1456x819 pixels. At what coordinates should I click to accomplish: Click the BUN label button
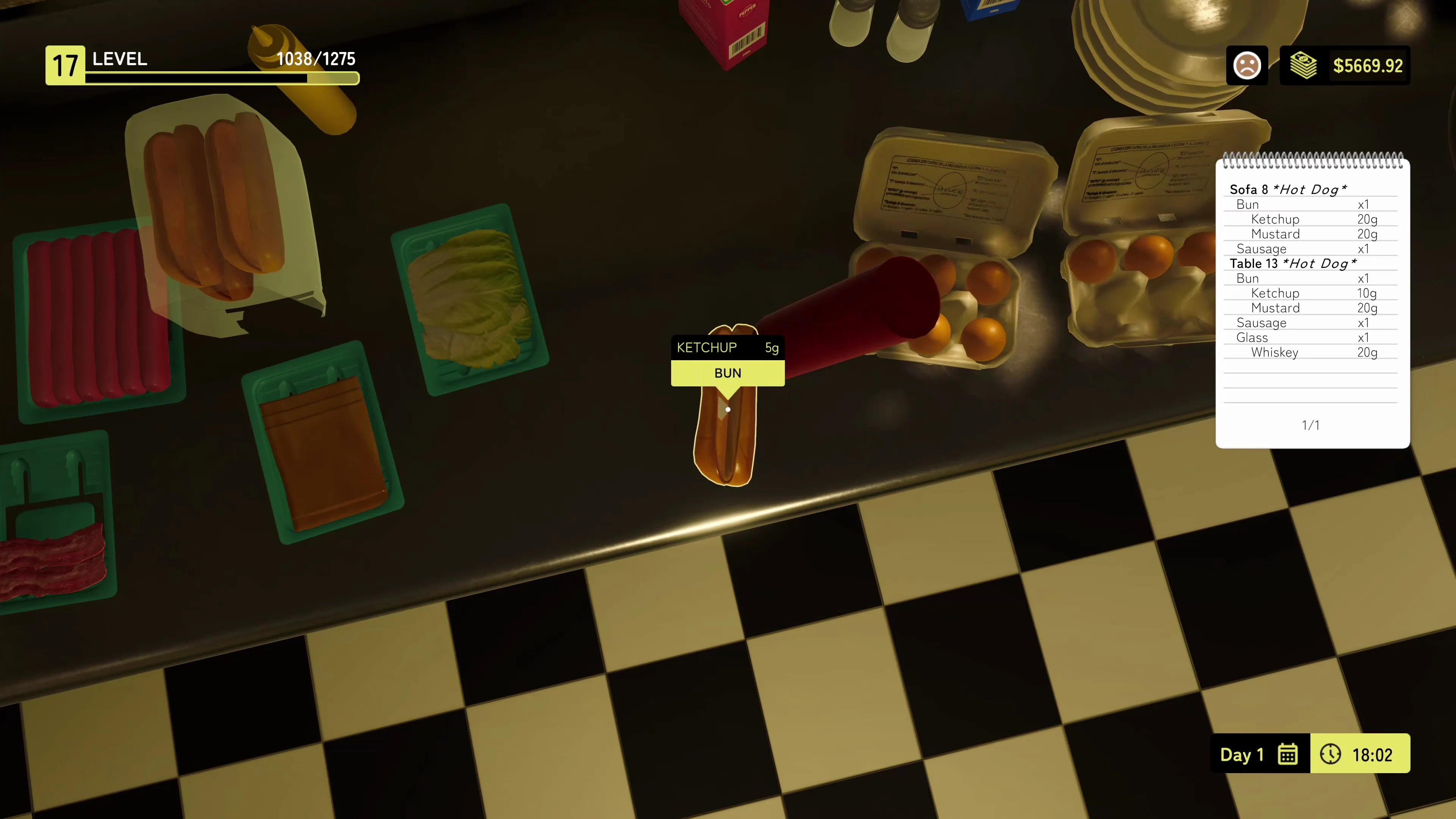click(x=728, y=373)
